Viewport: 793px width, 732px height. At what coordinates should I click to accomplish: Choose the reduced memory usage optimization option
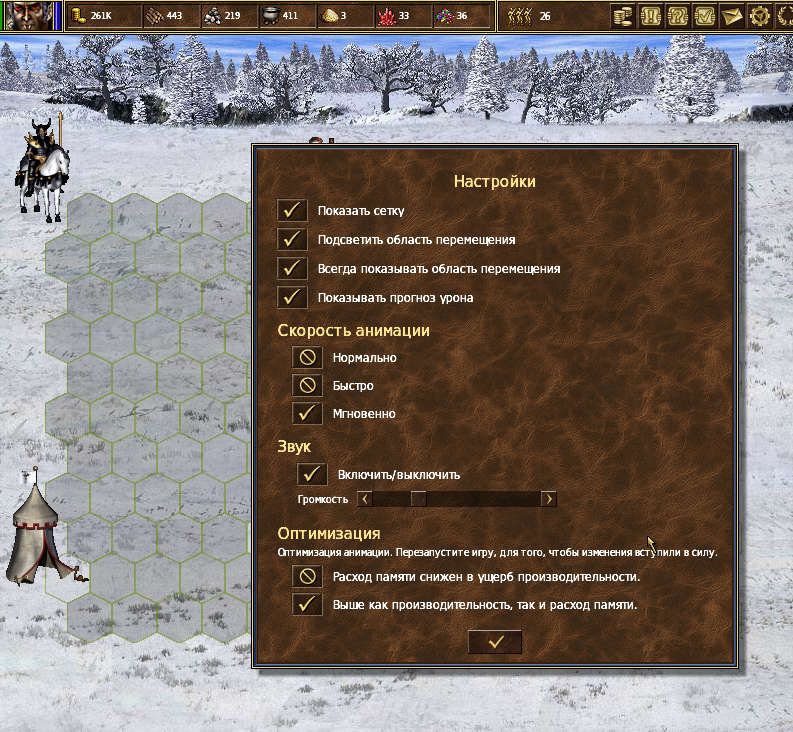click(308, 576)
